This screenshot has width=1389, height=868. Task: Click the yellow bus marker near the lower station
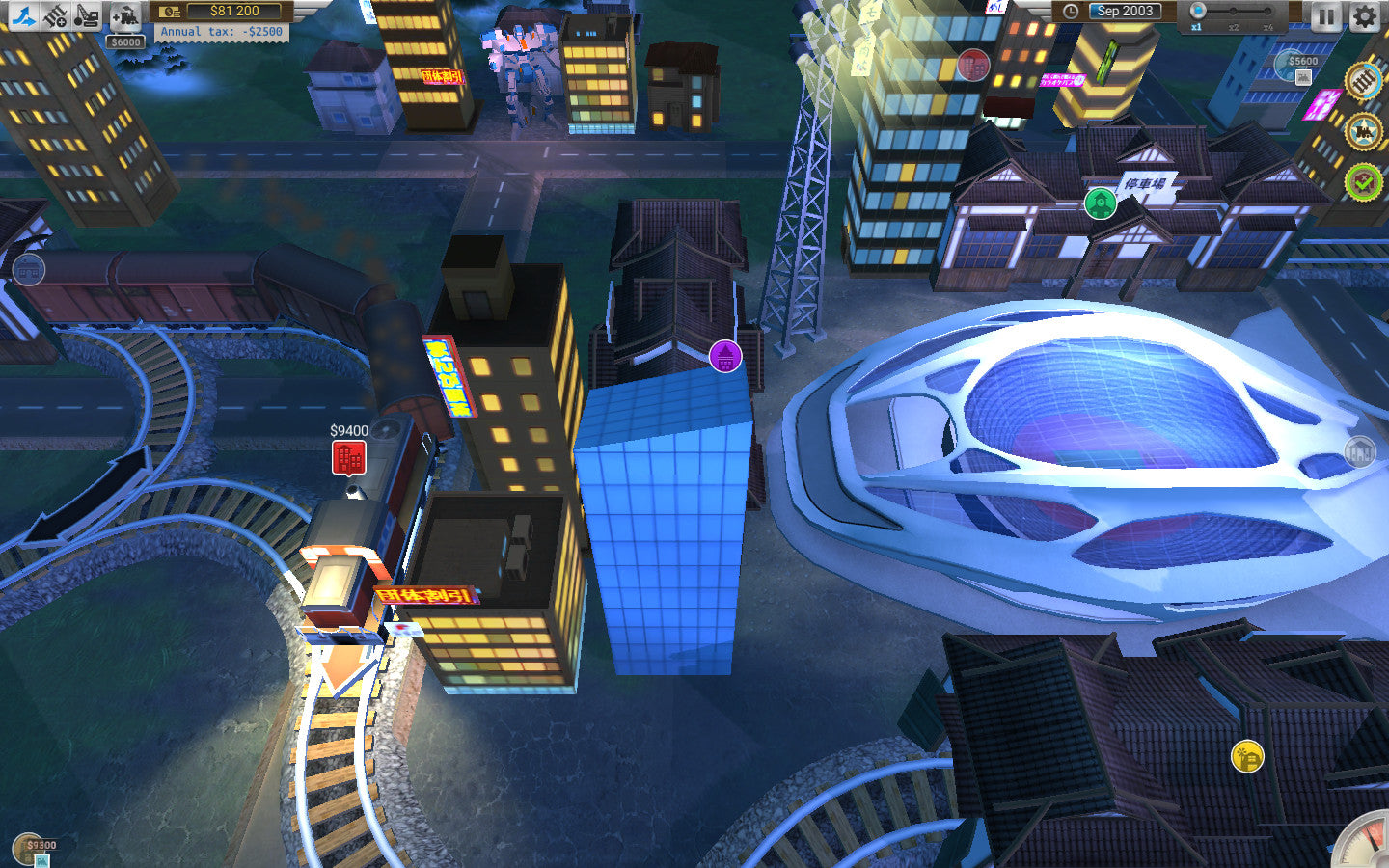tap(1245, 758)
